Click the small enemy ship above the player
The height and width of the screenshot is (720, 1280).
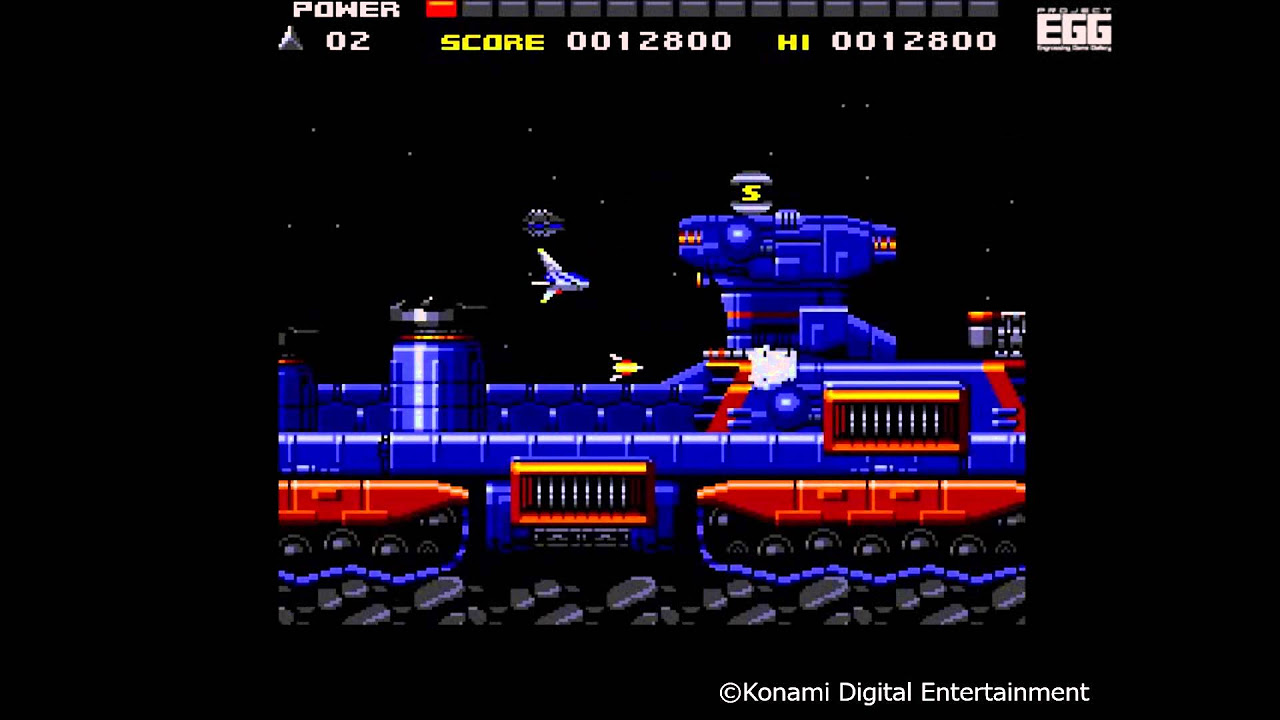pos(542,222)
